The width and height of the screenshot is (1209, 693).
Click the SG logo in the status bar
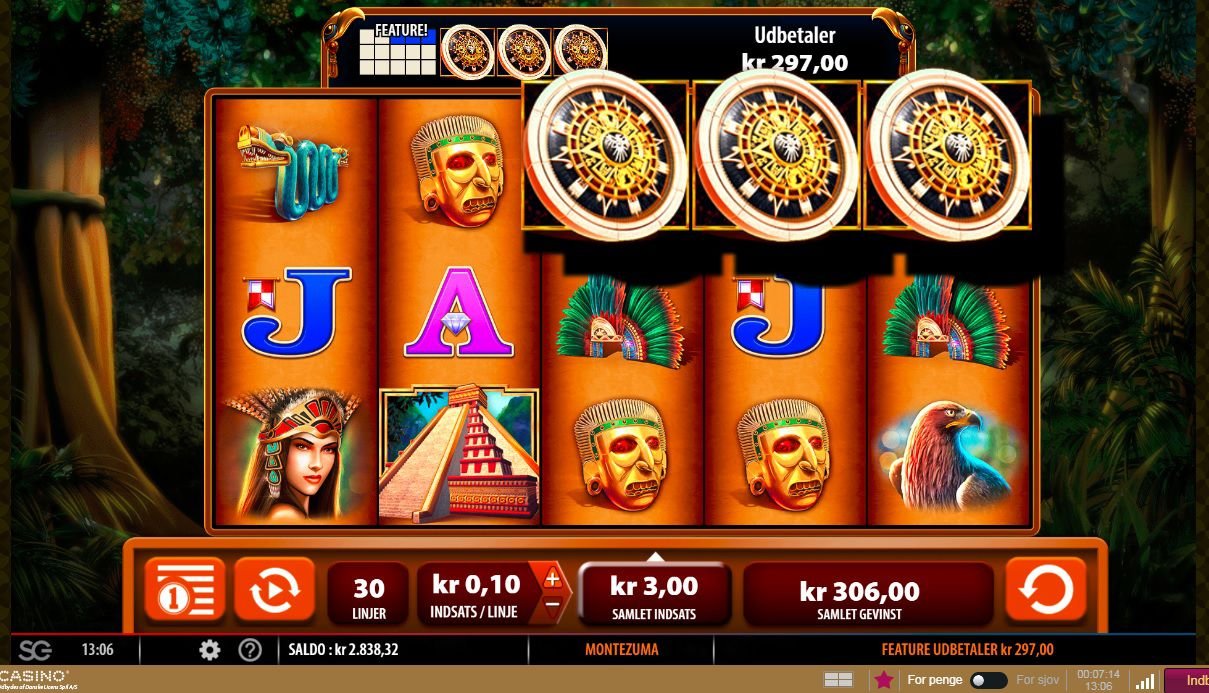click(x=35, y=650)
